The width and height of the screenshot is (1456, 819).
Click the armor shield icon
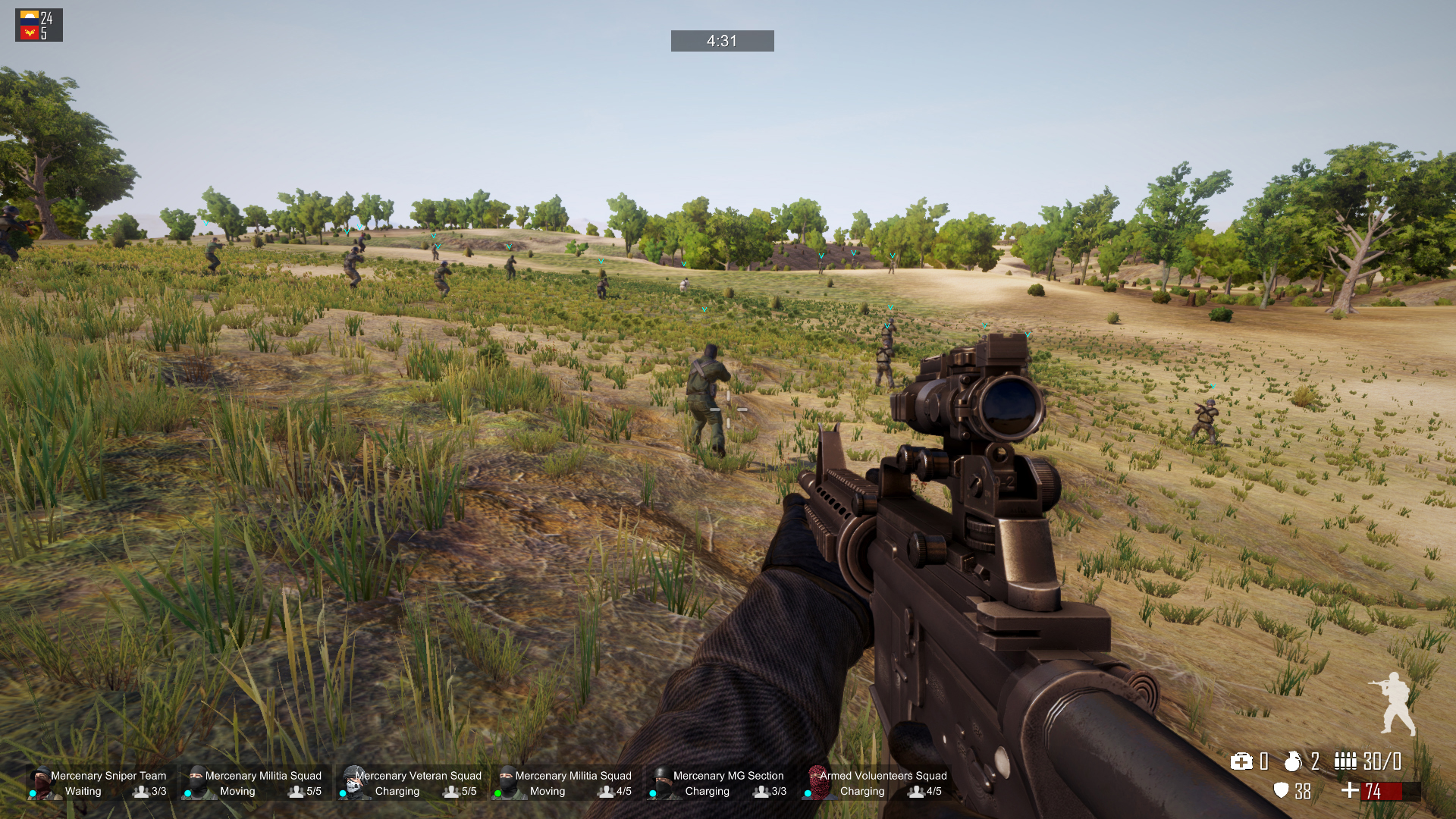click(x=1282, y=792)
